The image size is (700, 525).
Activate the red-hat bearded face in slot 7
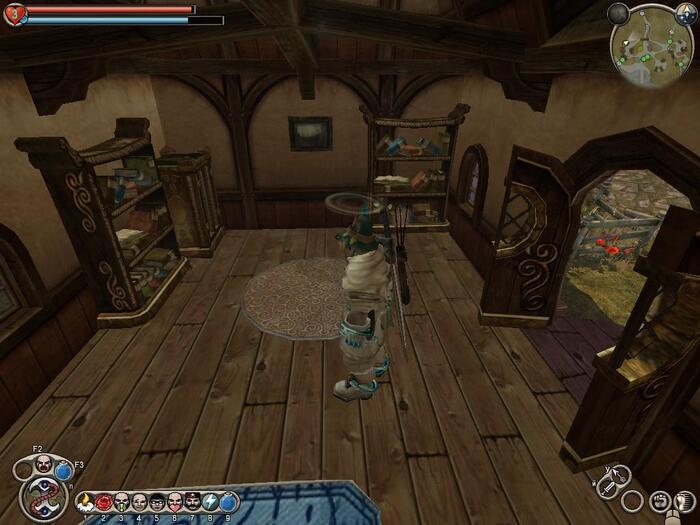(x=193, y=501)
